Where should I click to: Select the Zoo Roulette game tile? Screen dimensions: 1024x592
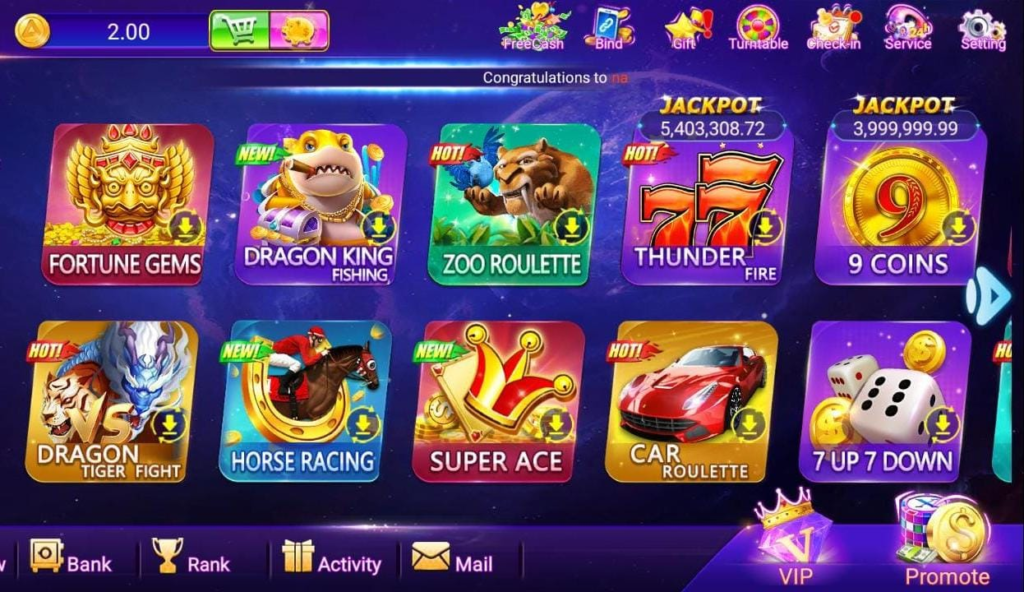point(513,203)
